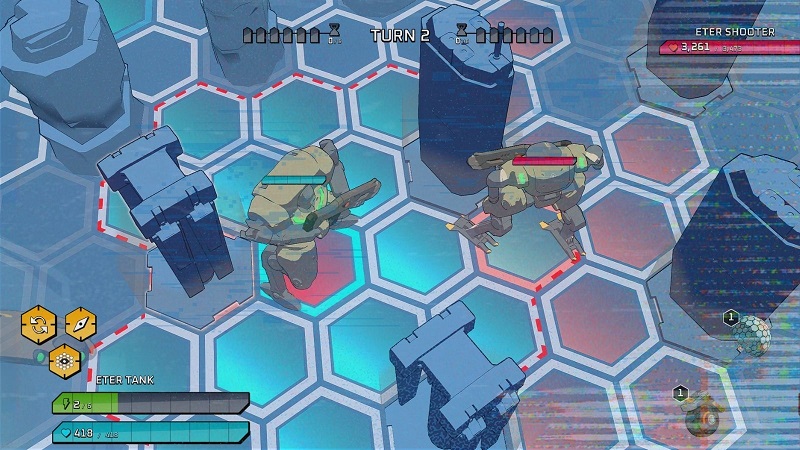Click the swap arrows hexagon button

(38, 325)
